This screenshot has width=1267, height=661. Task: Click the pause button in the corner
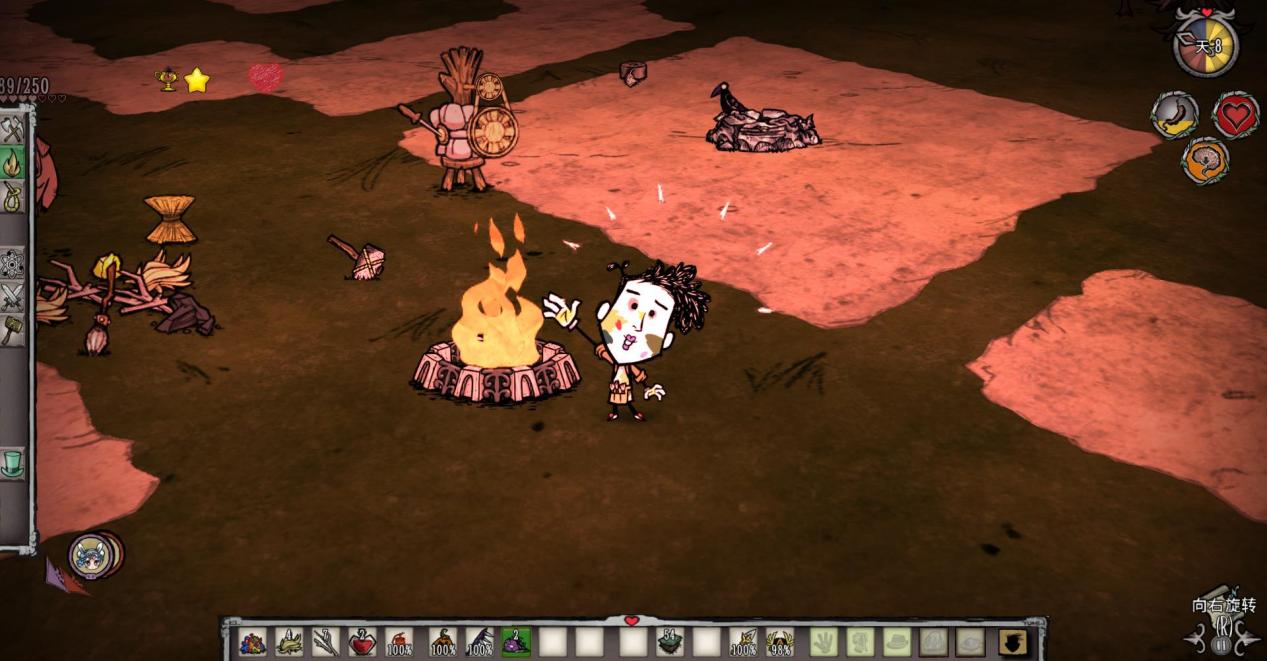pos(1220,645)
